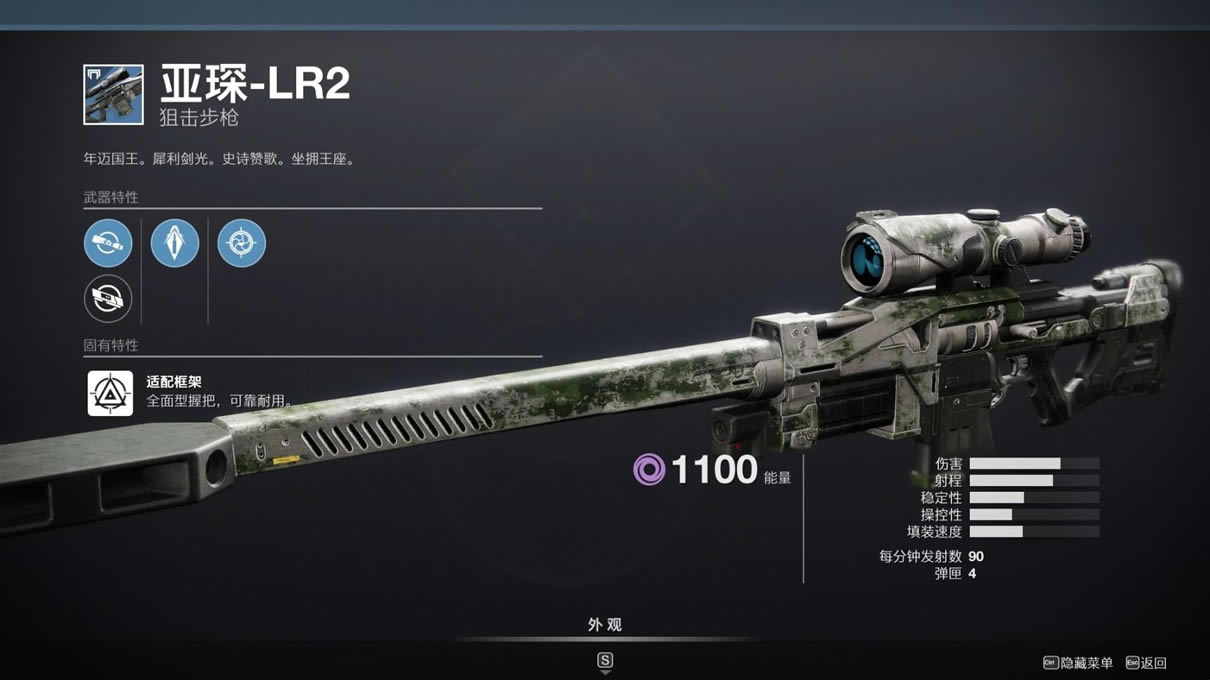This screenshot has width=1210, height=680.
Task: Hide the menu with 隐藏菜单
Action: [x=1078, y=663]
